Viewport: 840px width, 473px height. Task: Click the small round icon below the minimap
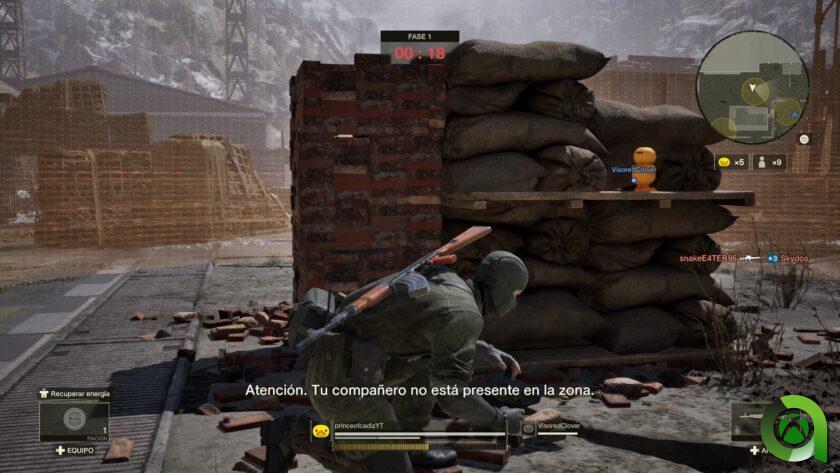click(x=804, y=141)
